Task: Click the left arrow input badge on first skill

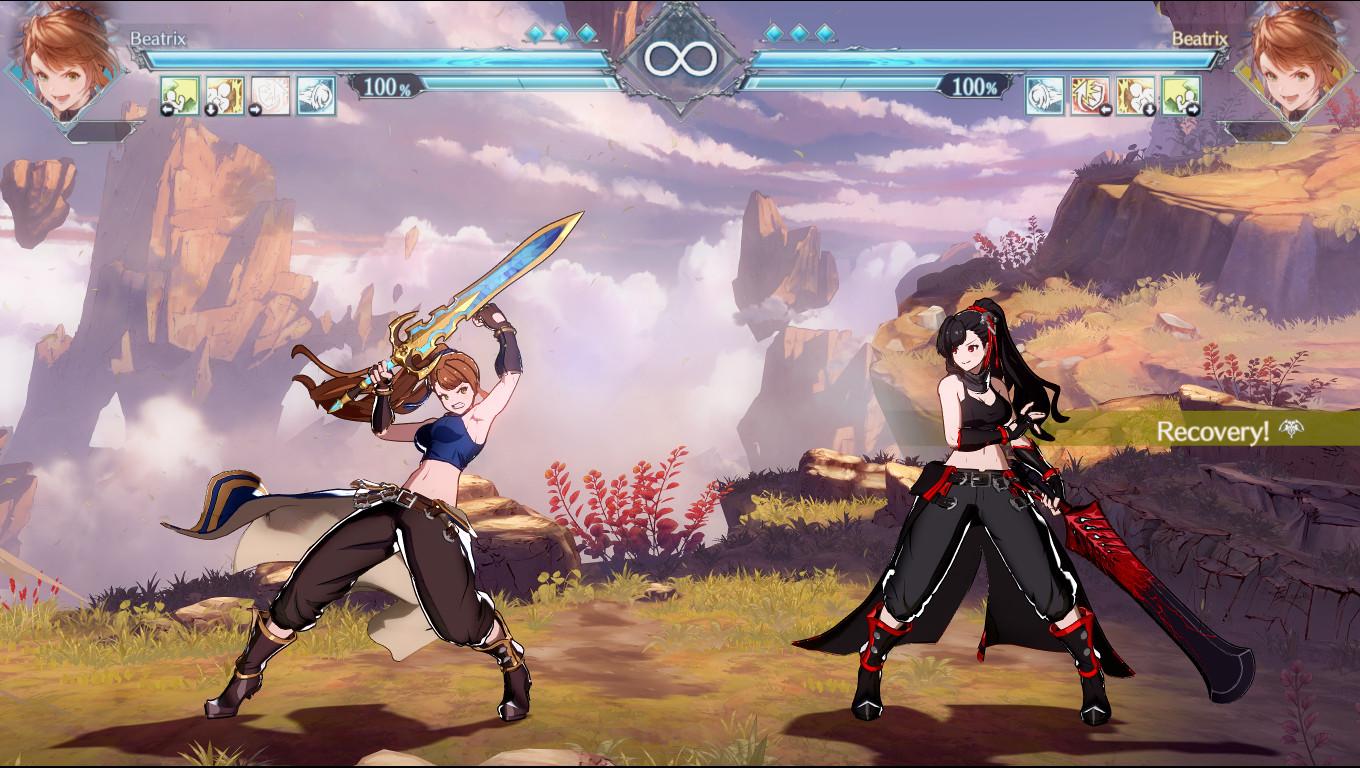Action: tap(166, 108)
